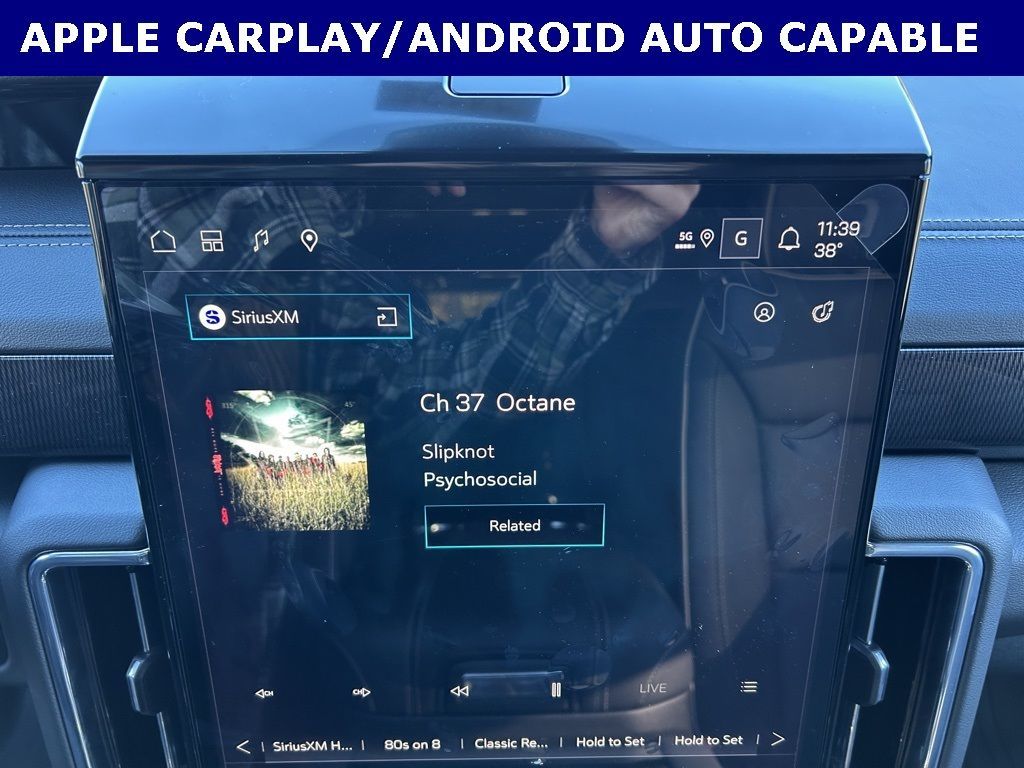Pause the SiriusXM playback
This screenshot has width=1024, height=768.
tap(556, 689)
